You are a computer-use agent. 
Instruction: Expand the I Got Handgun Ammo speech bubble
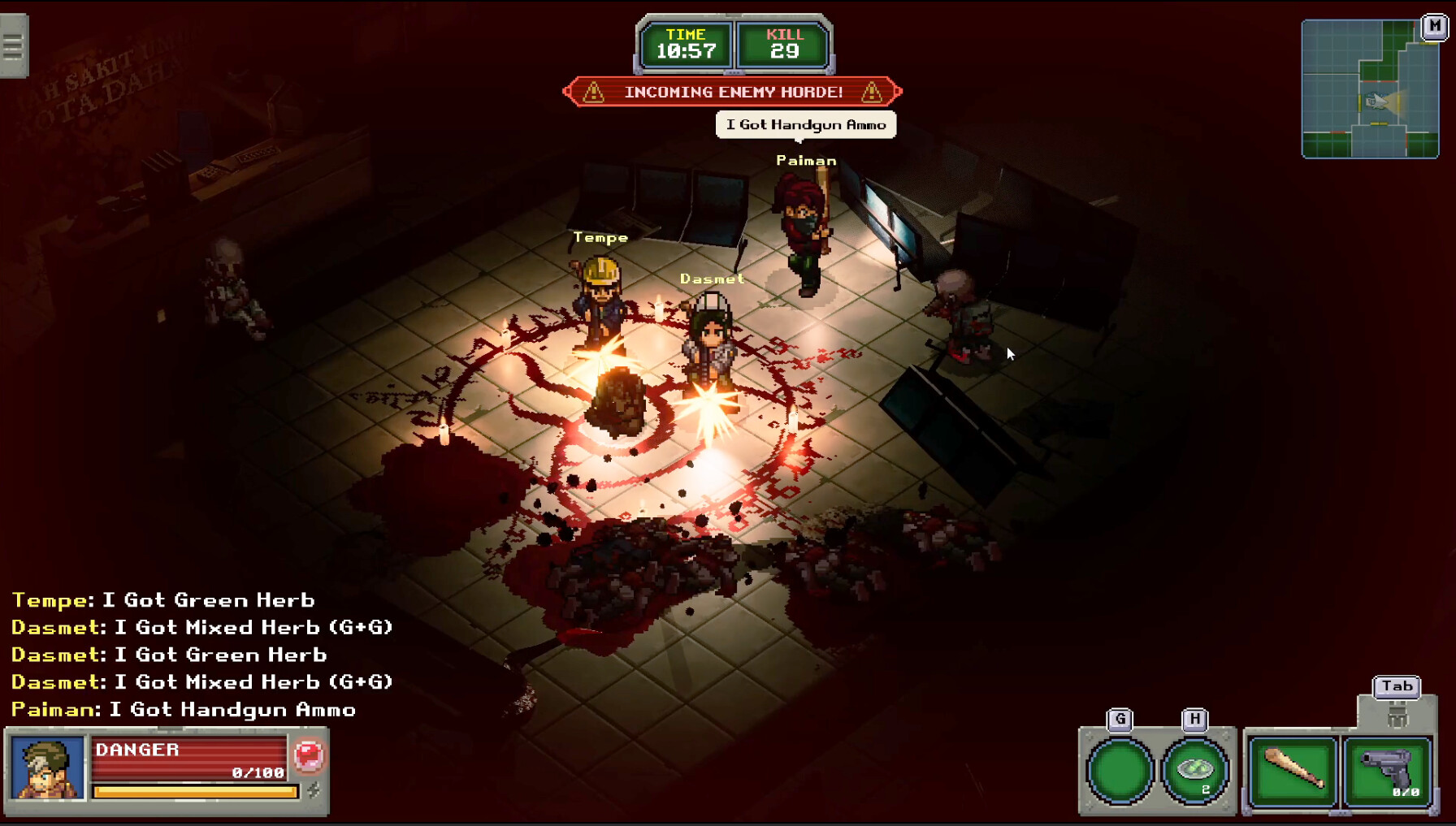pyautogui.click(x=805, y=124)
